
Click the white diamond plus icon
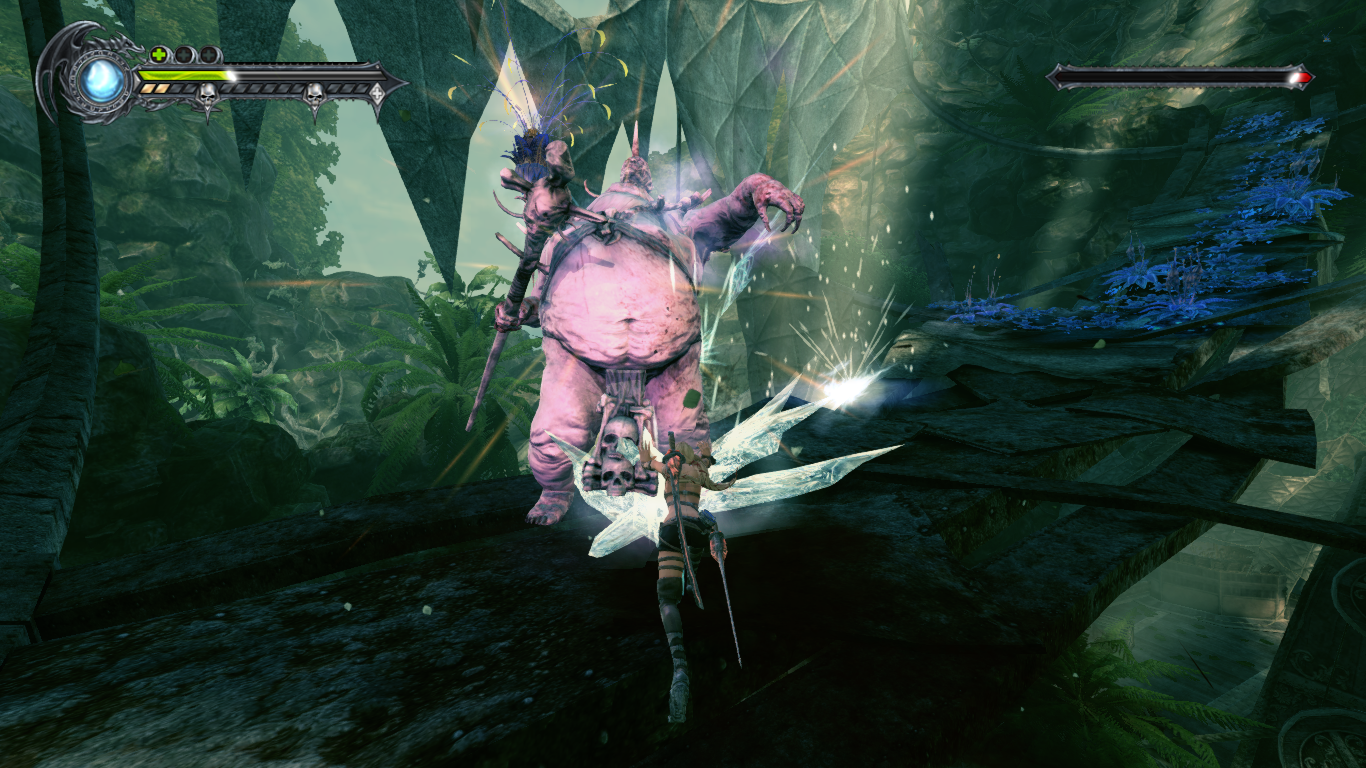[x=377, y=93]
